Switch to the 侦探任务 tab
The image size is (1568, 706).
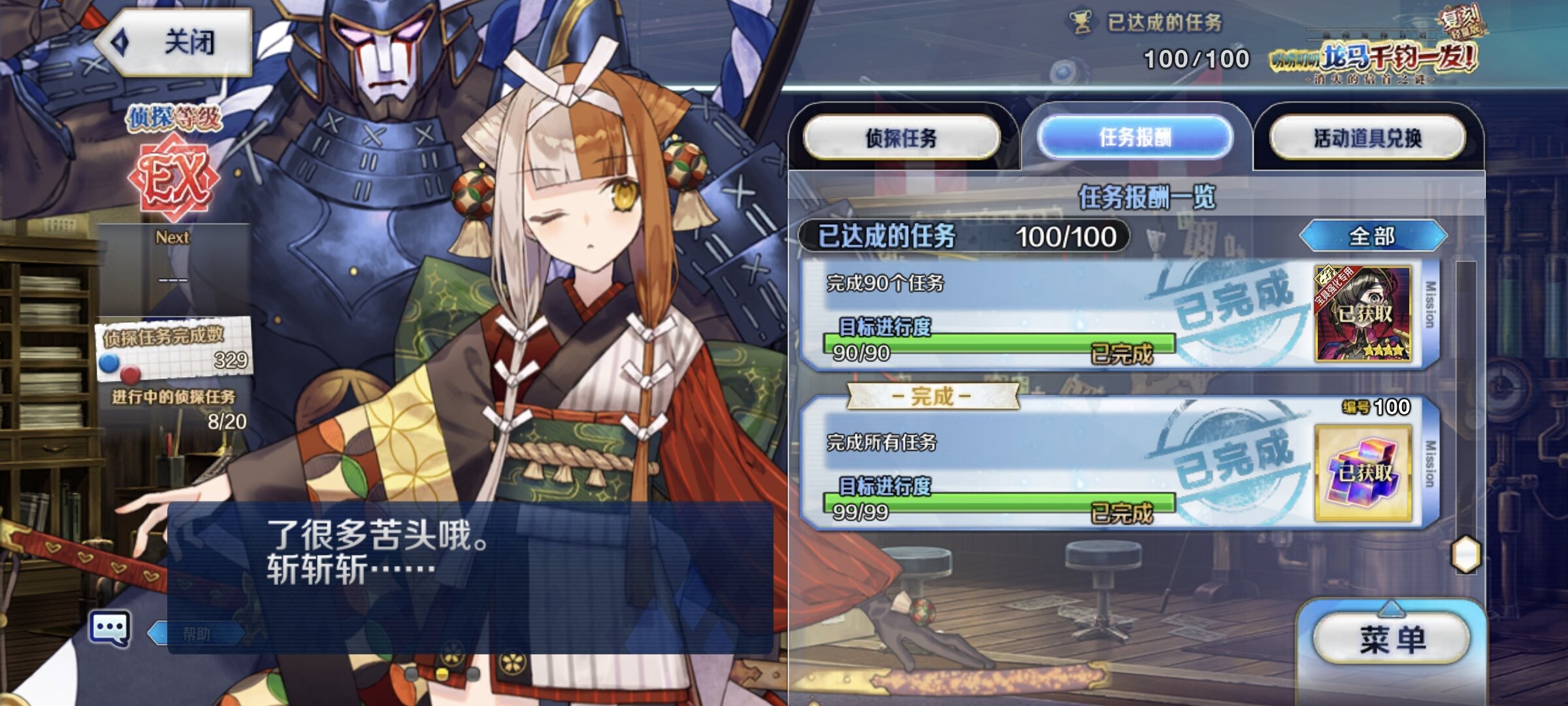coord(902,137)
